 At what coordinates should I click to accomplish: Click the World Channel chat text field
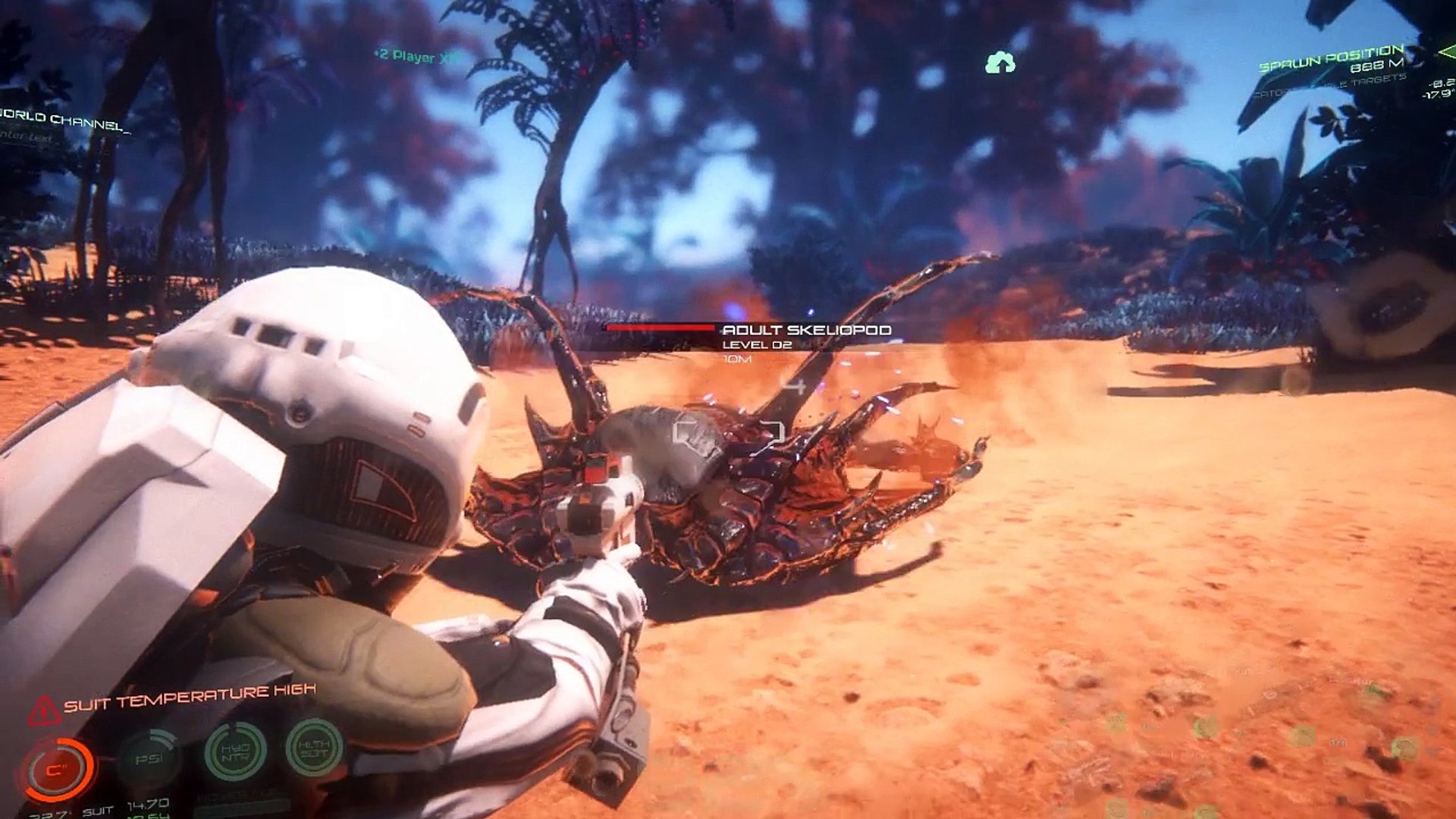[30, 137]
